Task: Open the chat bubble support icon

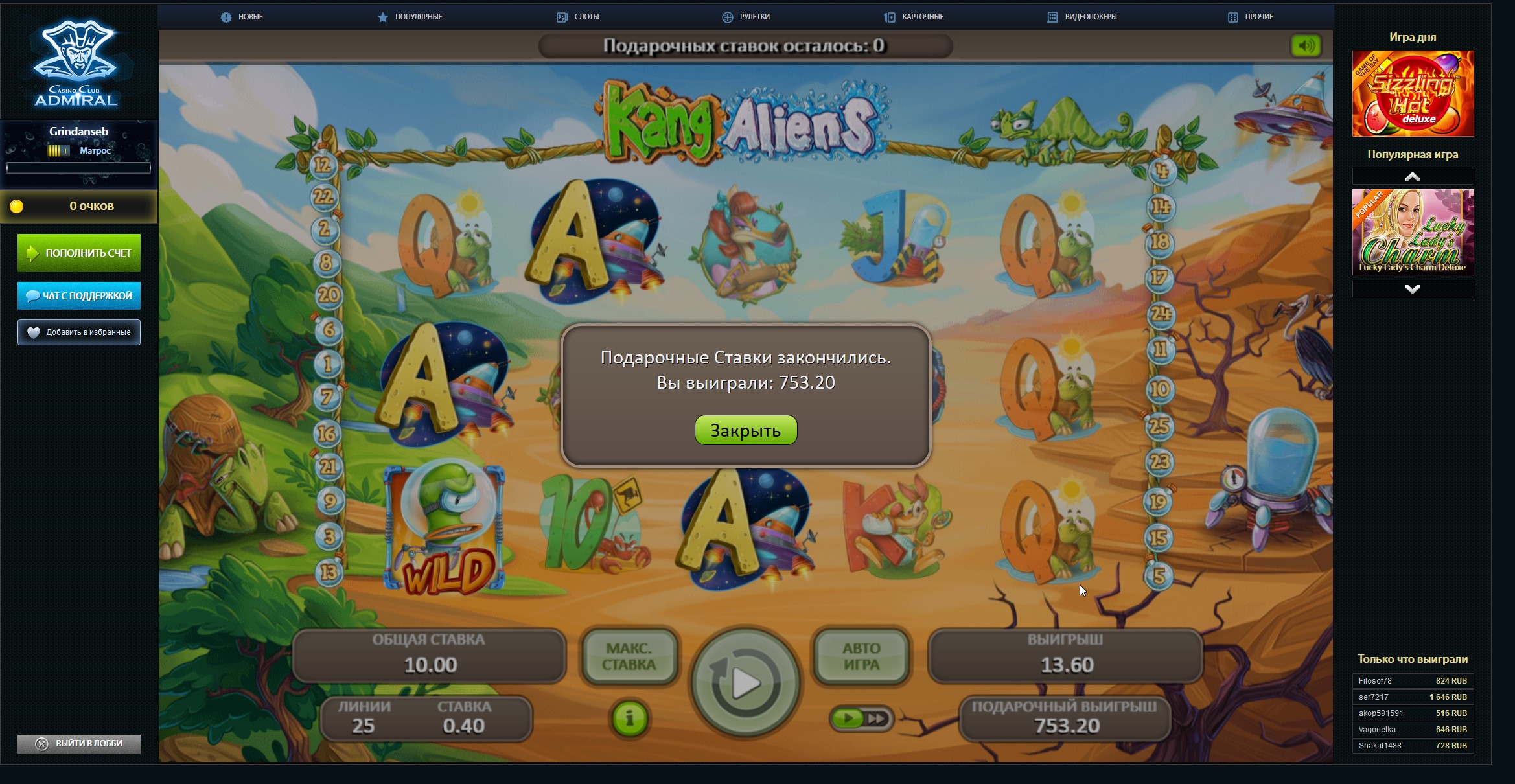Action: 32,295
